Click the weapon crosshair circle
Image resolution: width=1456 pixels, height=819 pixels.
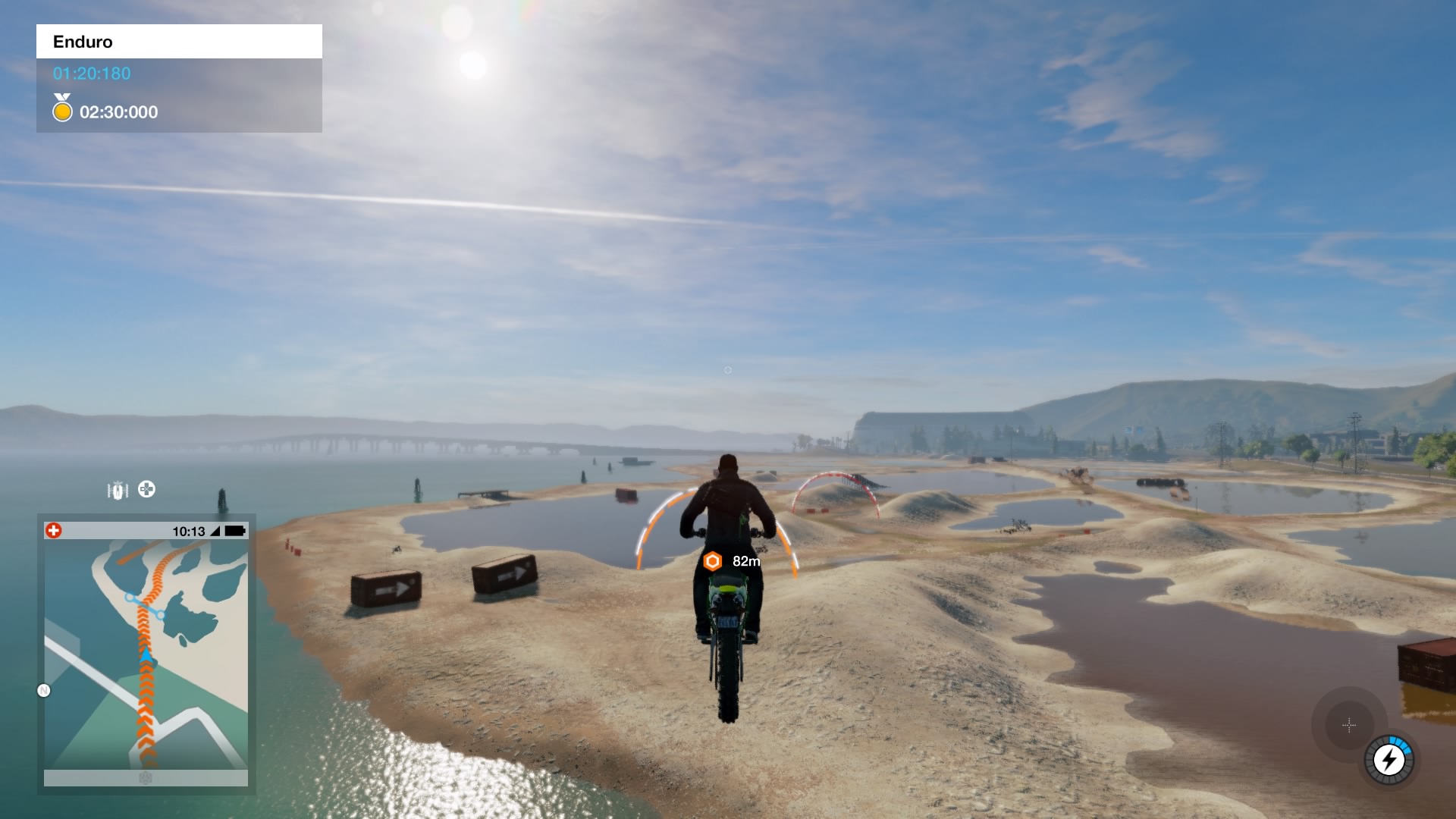point(1349,726)
